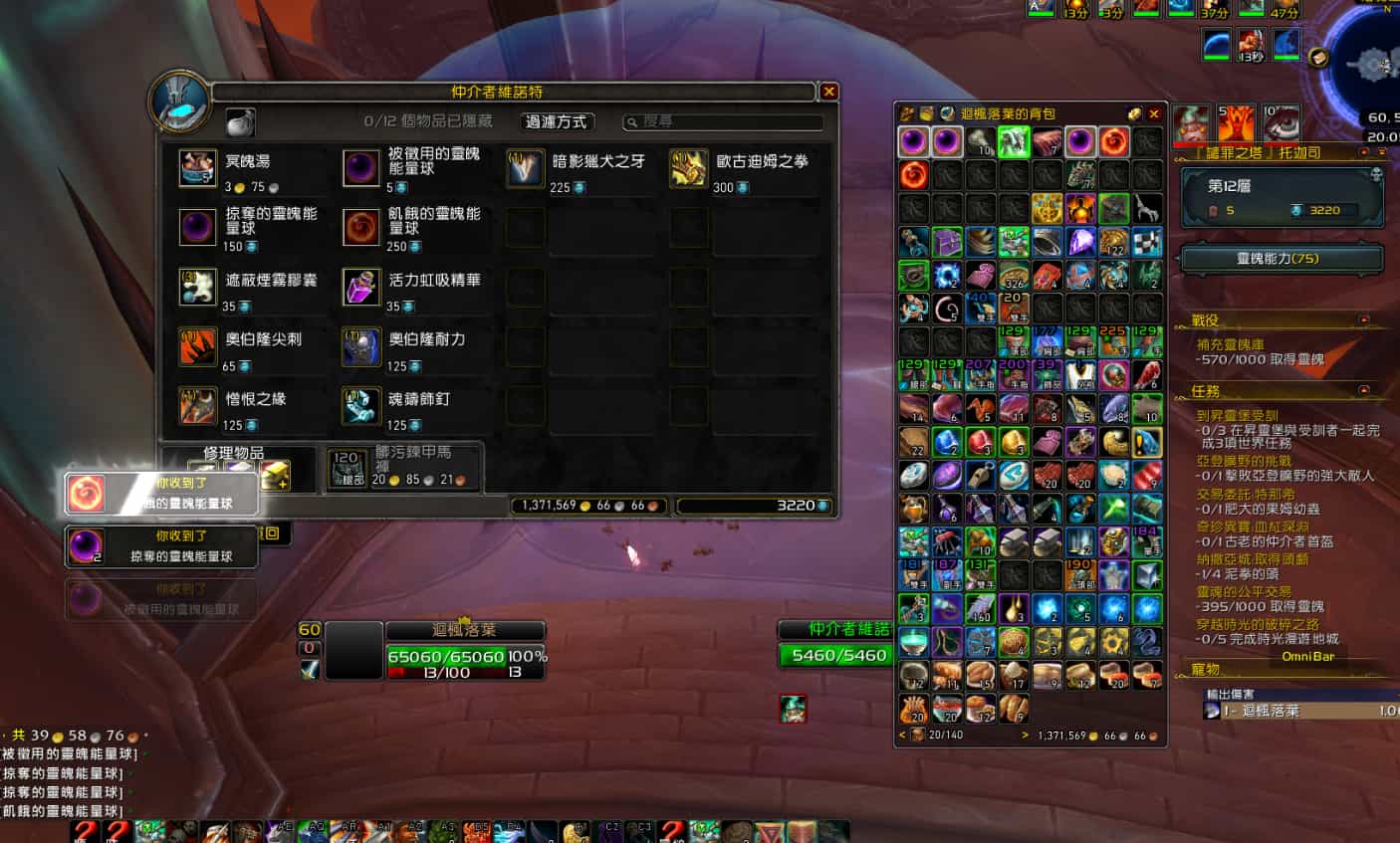The image size is (1400, 843).
Task: Close the 迴楓落葉的背包 bag window
Action: pos(1154,113)
